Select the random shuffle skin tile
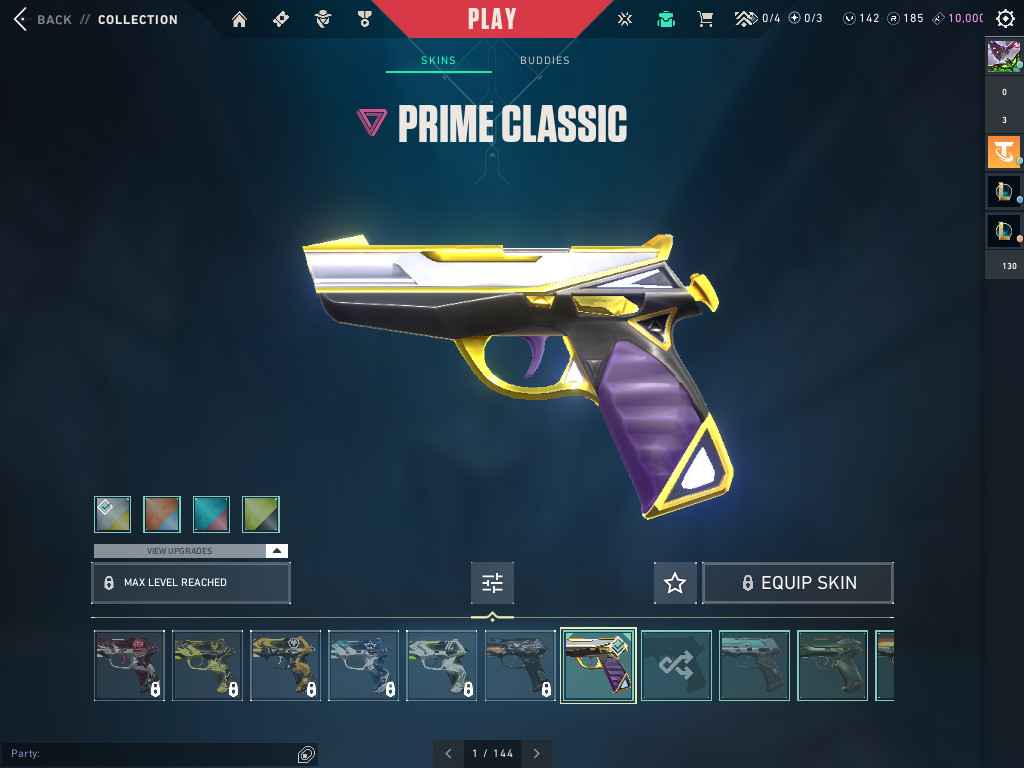Viewport: 1024px width, 768px height. [x=676, y=665]
